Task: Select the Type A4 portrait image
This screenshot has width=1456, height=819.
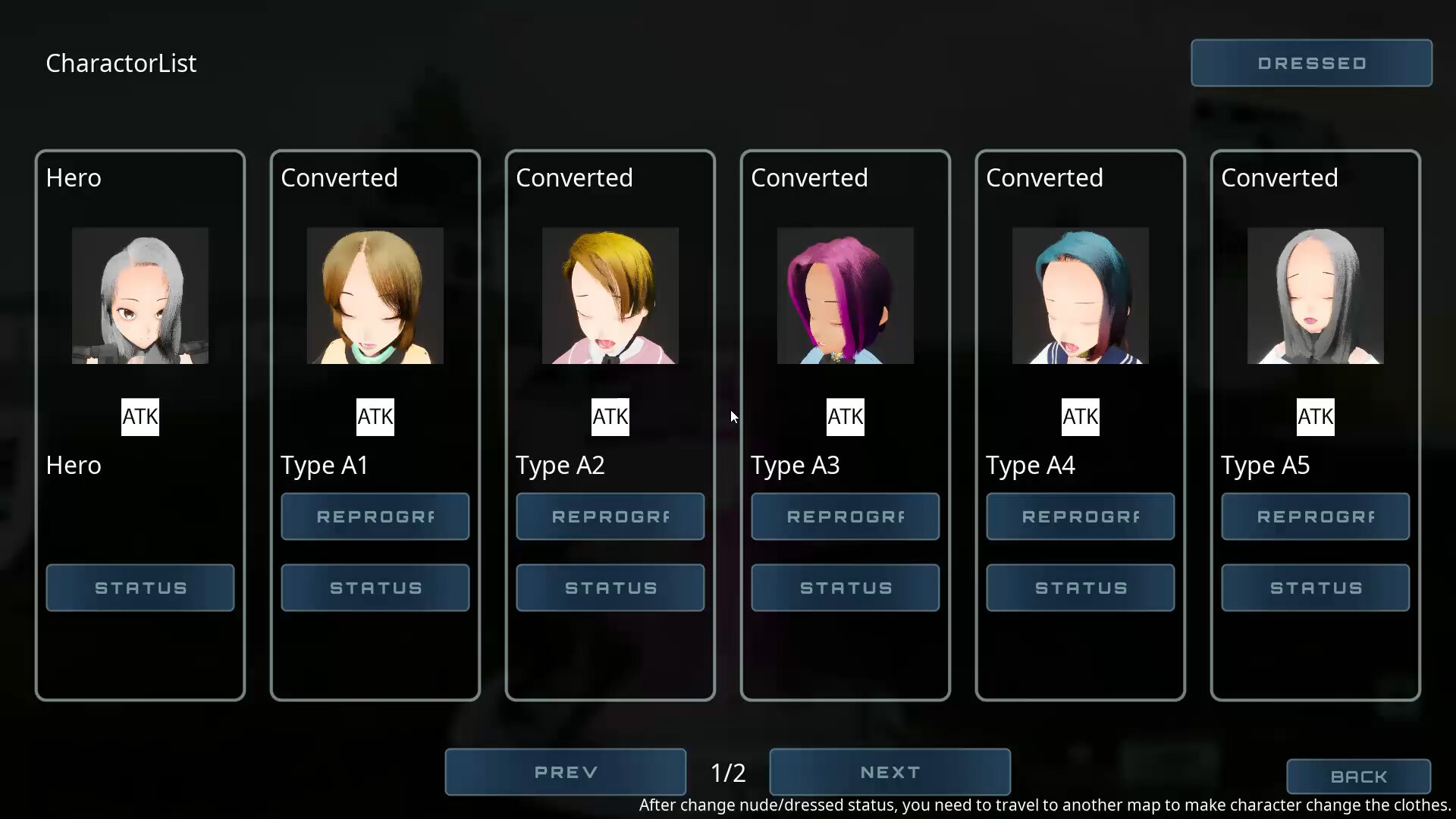Action: click(1080, 296)
